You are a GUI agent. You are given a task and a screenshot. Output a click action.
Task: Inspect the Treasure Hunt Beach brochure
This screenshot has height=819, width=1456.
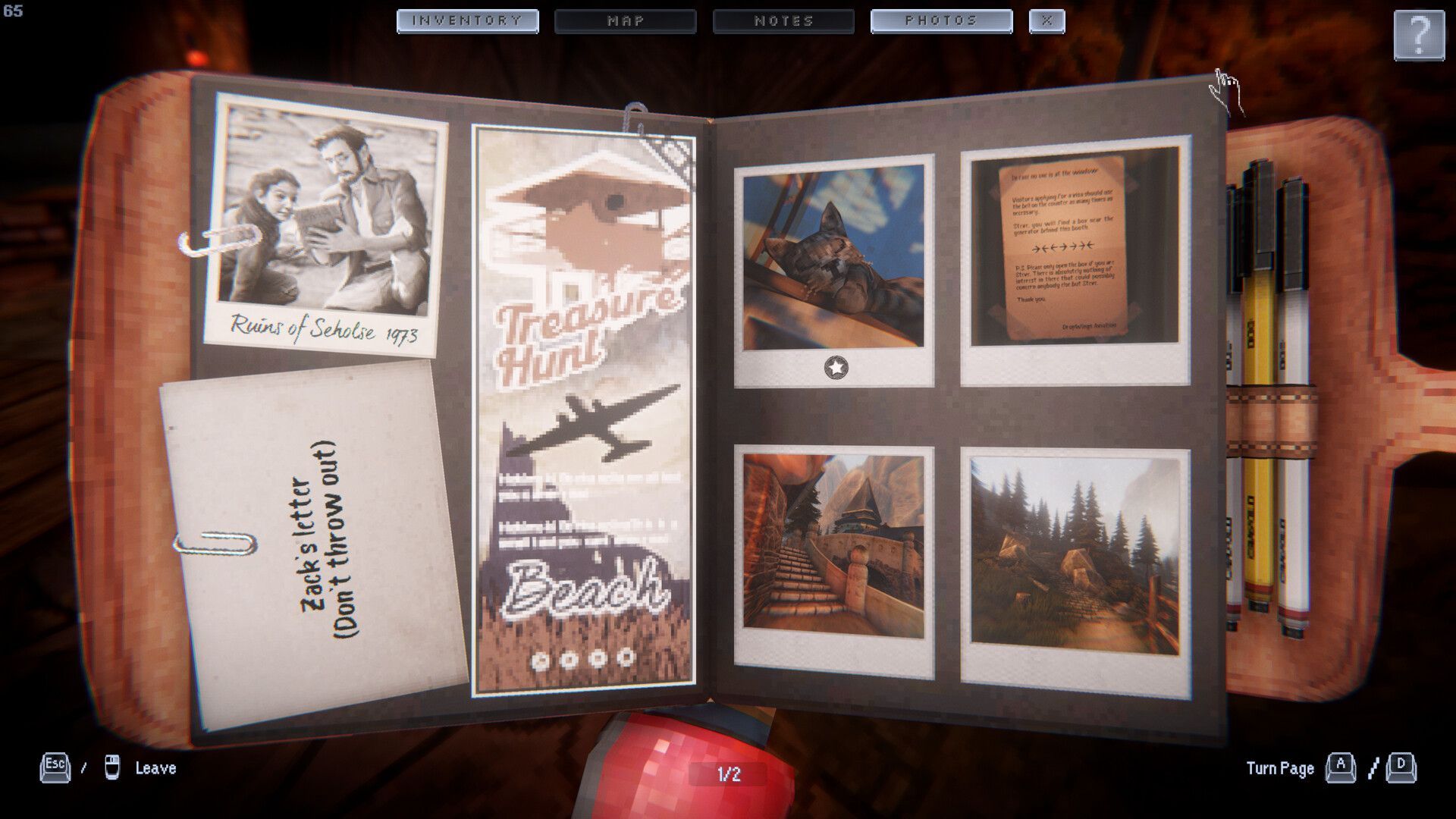[583, 409]
